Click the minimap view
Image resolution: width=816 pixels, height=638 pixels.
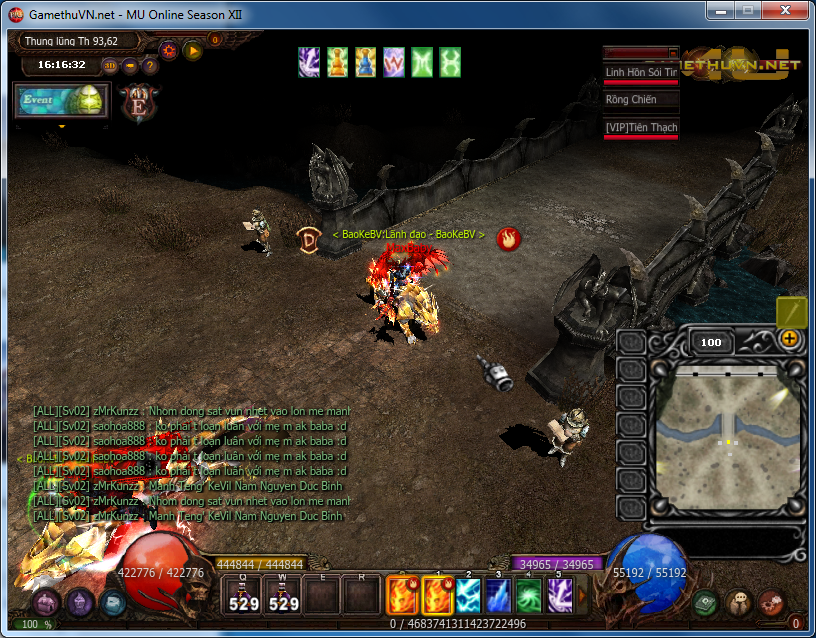tap(727, 421)
